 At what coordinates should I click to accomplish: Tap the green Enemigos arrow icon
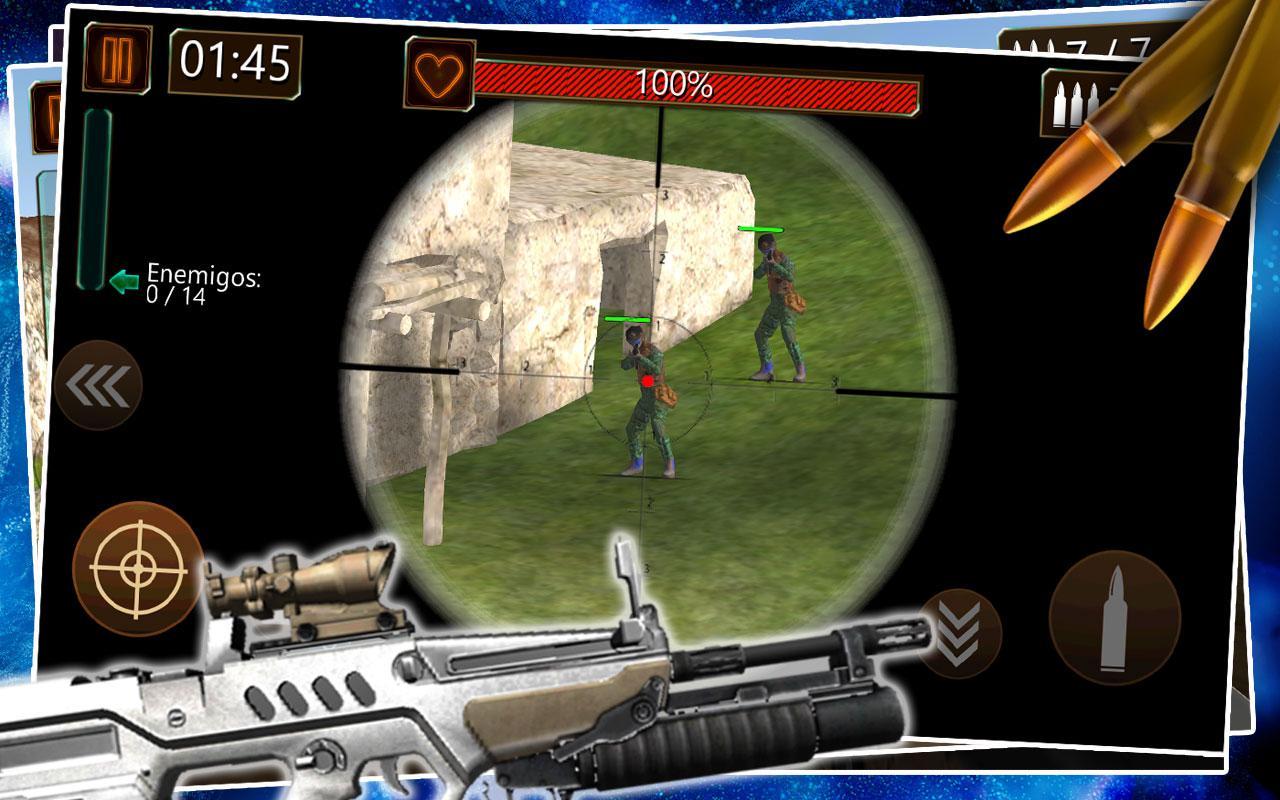(x=124, y=283)
